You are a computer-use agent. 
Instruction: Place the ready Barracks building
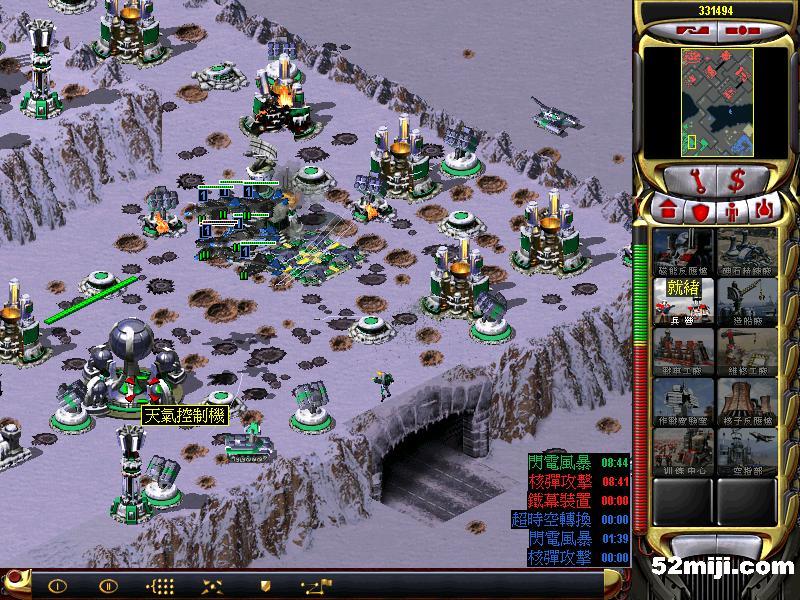(x=684, y=301)
